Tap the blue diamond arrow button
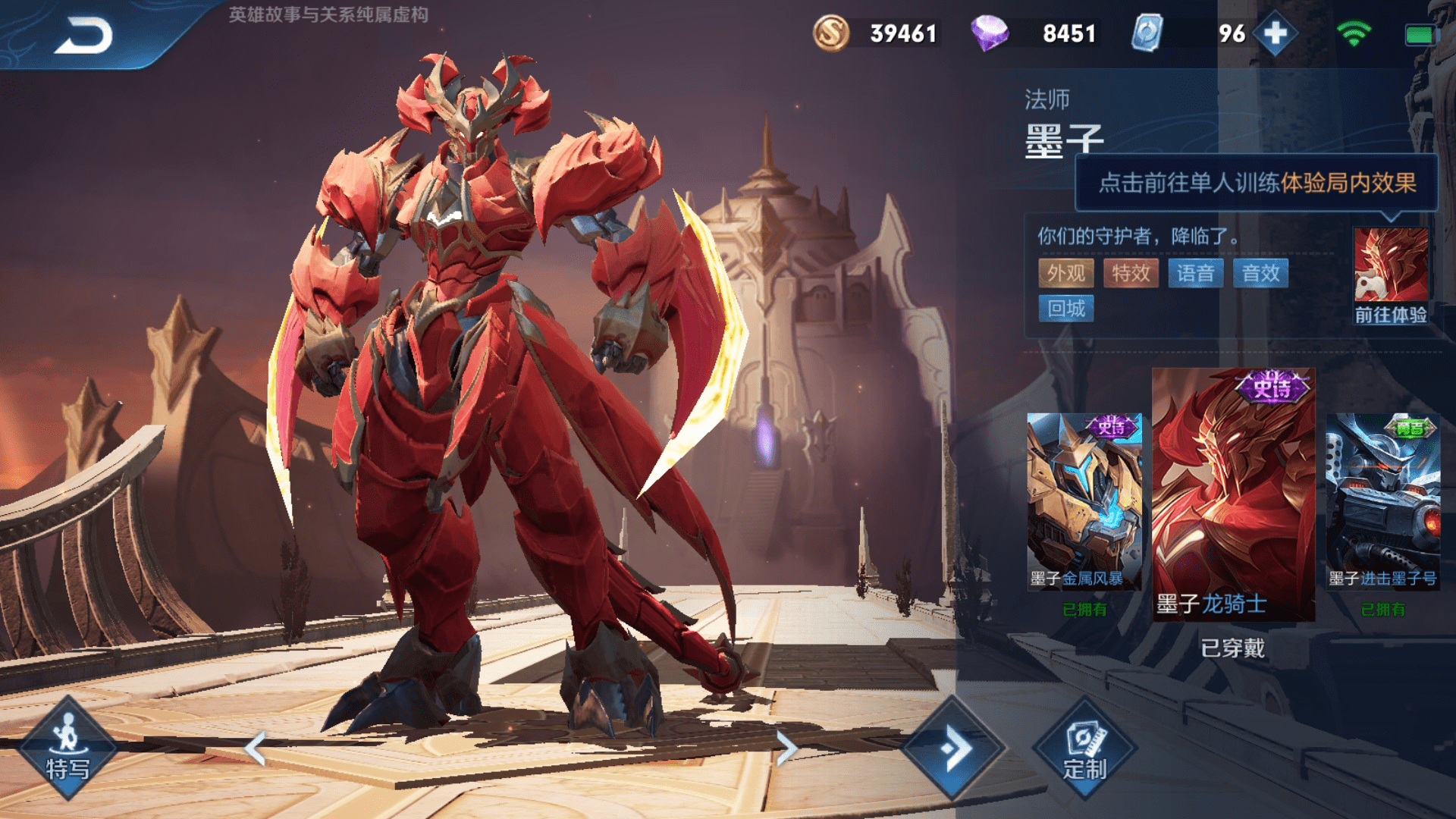The width and height of the screenshot is (1456, 819). coord(954,748)
